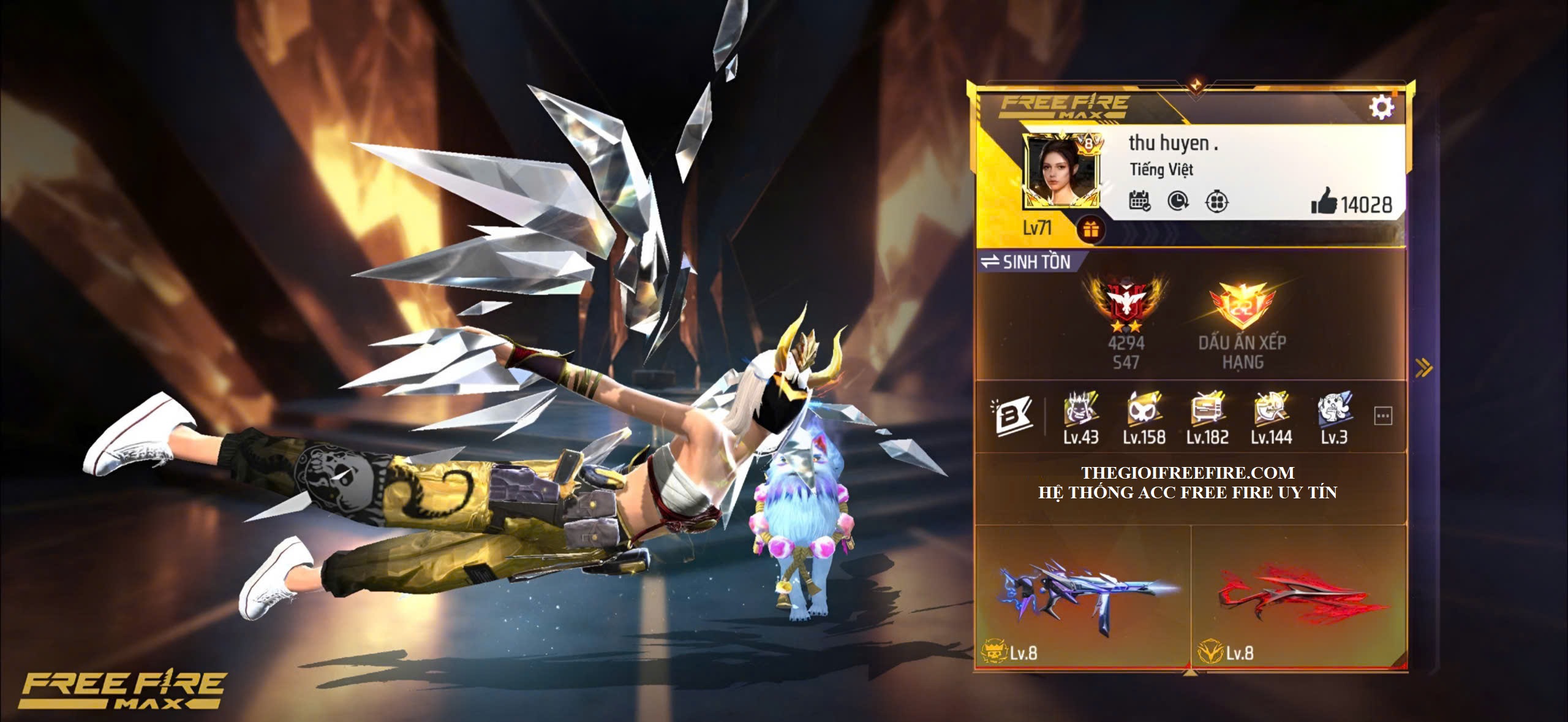
Task: Open the Booyah Pass B flag icon
Action: point(1011,417)
